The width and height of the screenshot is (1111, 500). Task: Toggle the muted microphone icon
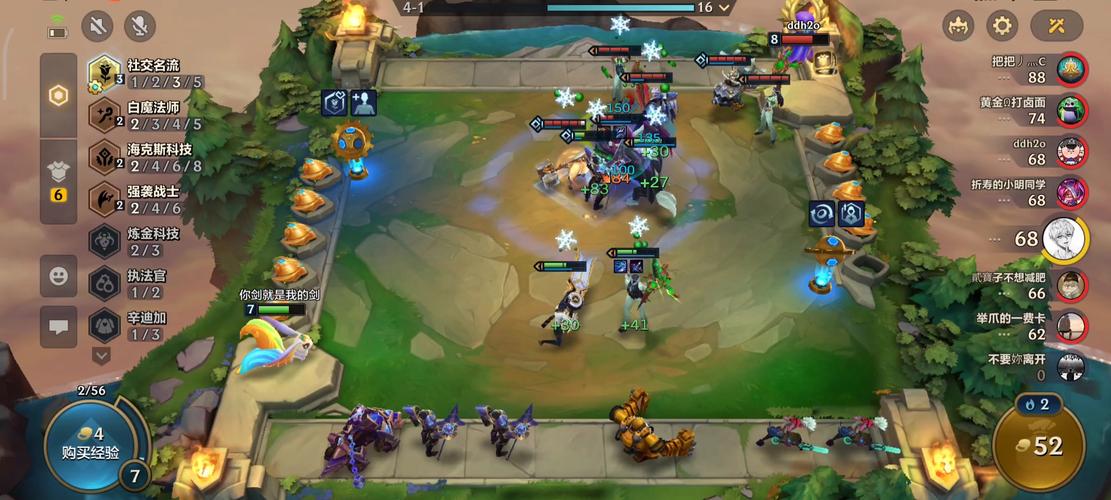pos(140,26)
